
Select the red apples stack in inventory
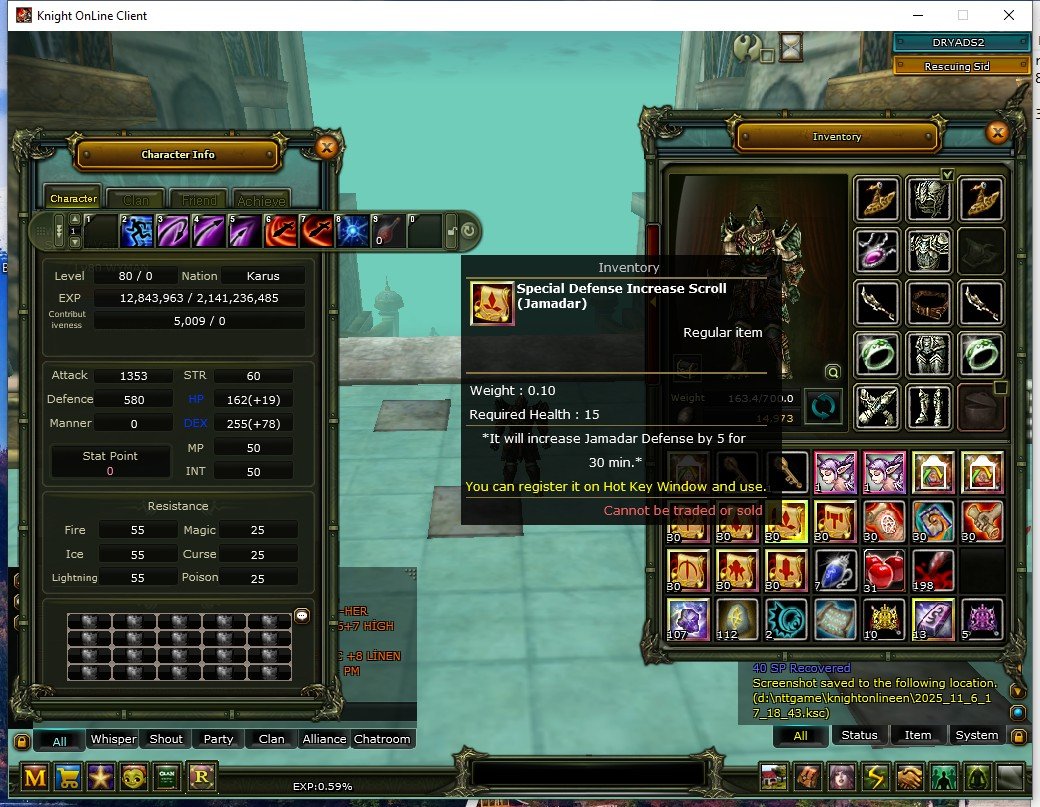[x=883, y=569]
